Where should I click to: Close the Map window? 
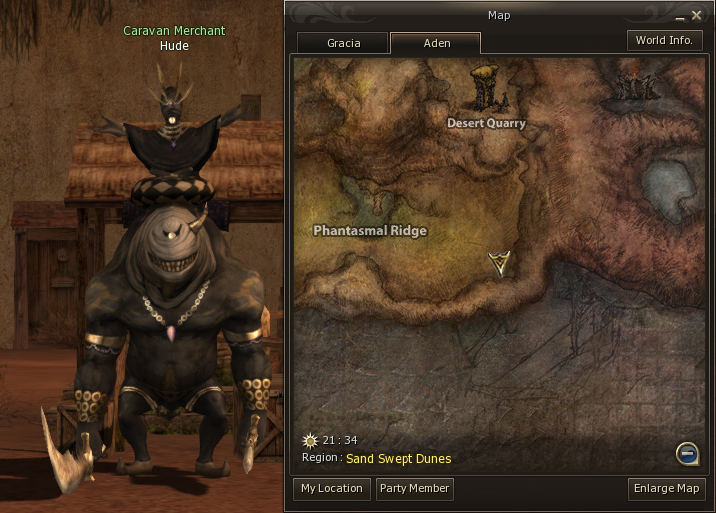[696, 16]
